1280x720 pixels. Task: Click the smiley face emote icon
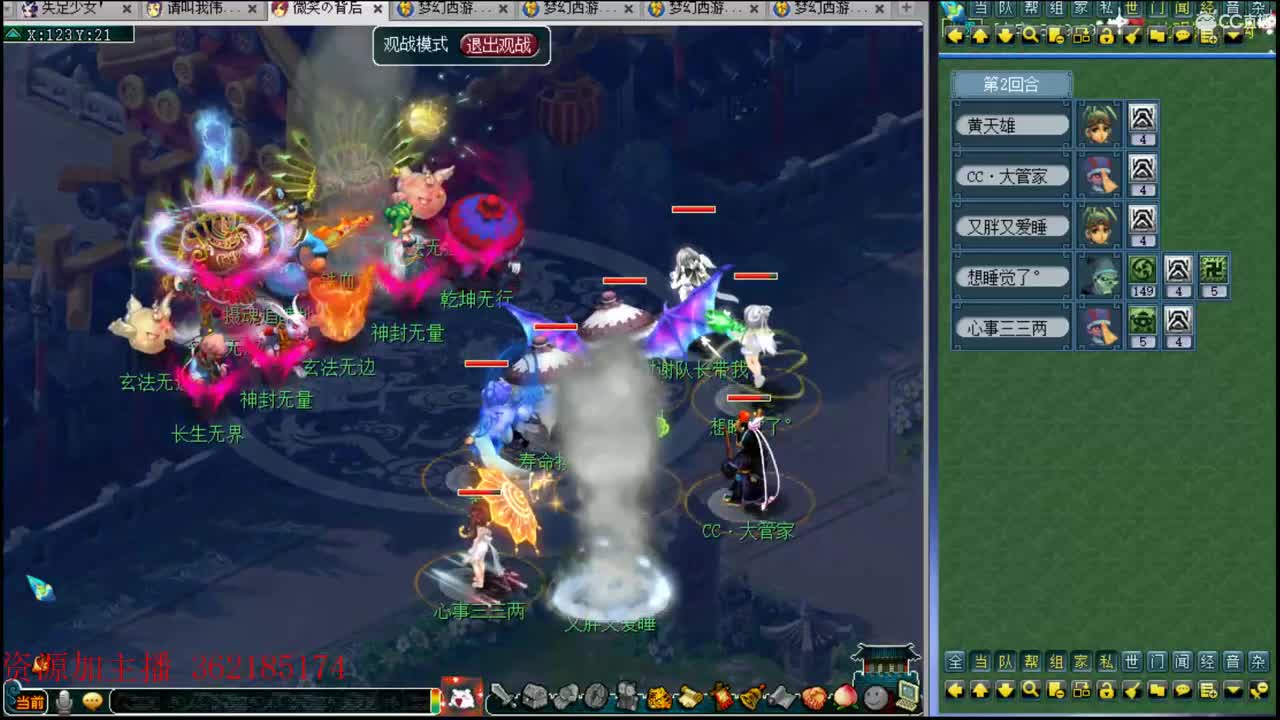click(876, 696)
